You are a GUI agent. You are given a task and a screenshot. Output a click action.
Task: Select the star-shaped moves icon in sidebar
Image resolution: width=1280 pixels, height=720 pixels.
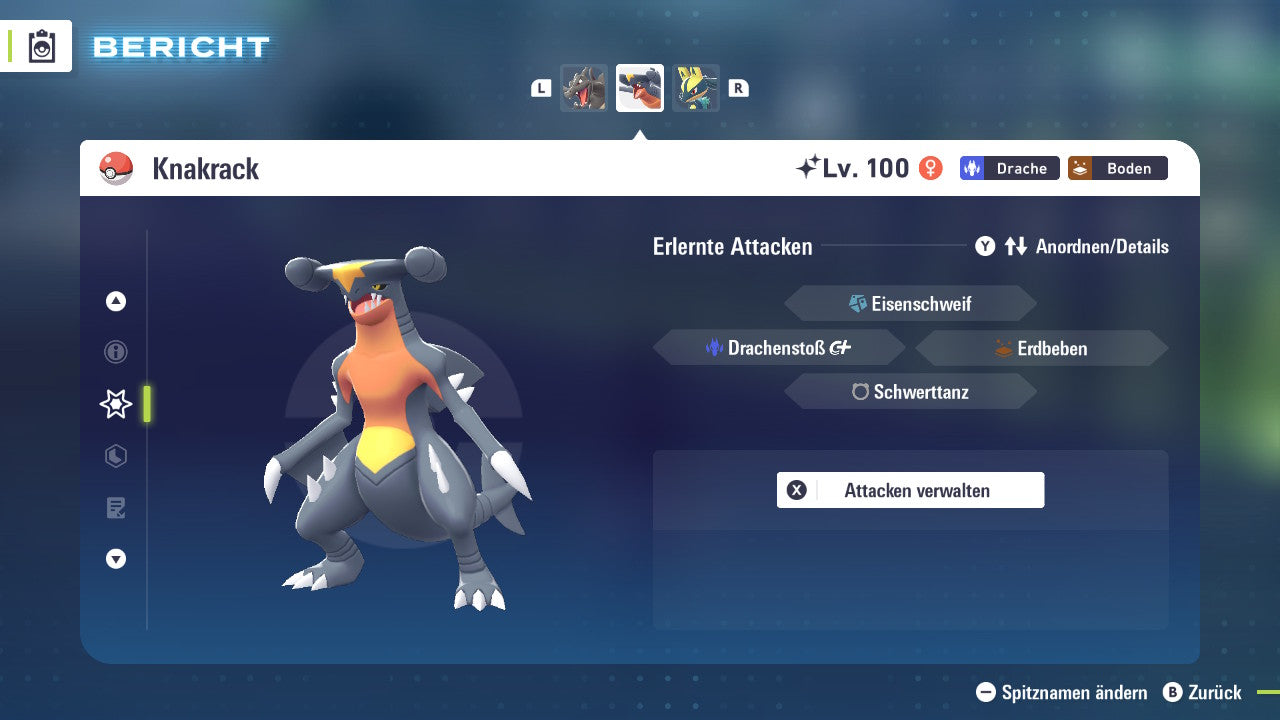point(115,404)
